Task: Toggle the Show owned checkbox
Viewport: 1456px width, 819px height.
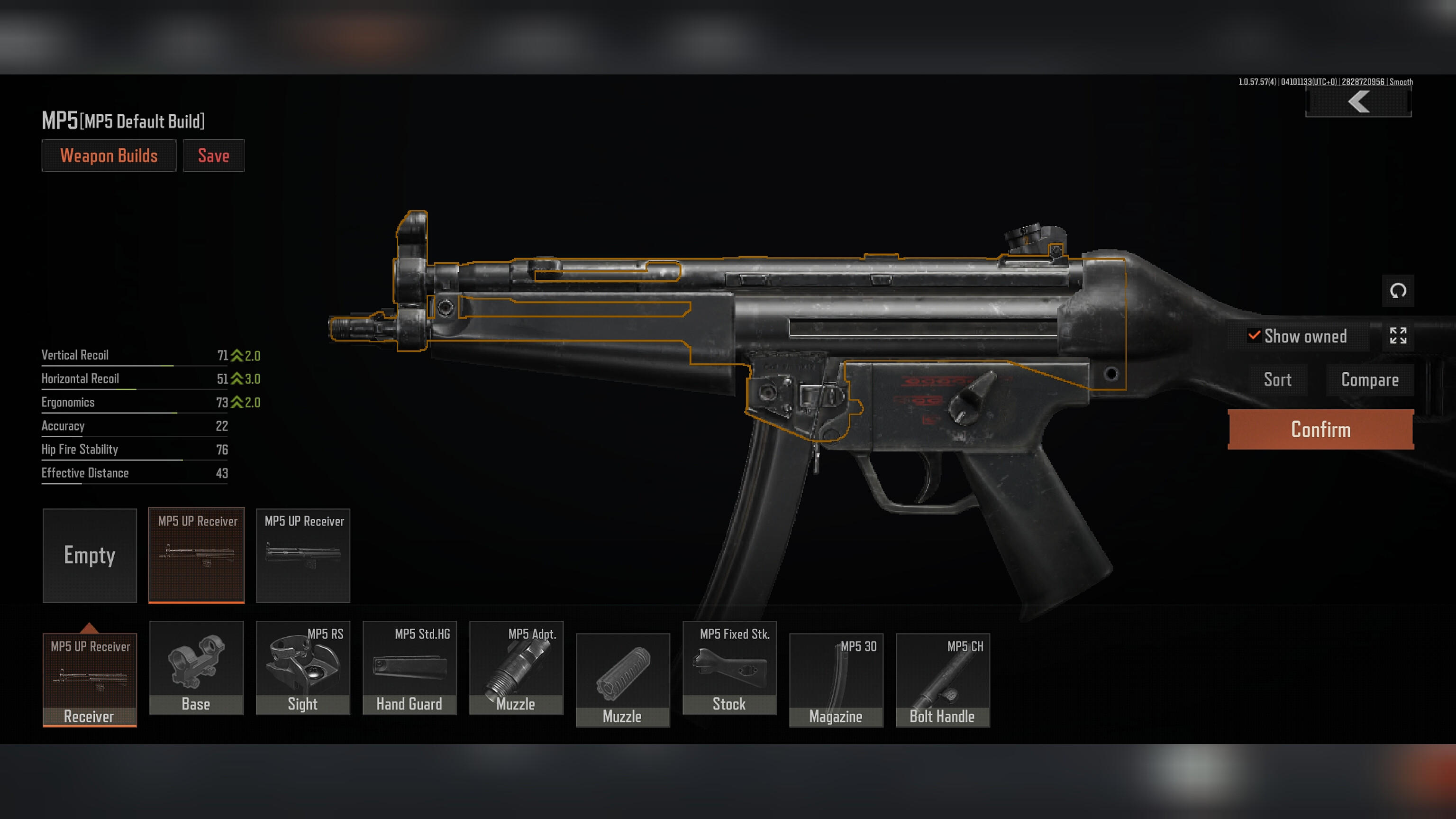Action: (1254, 335)
